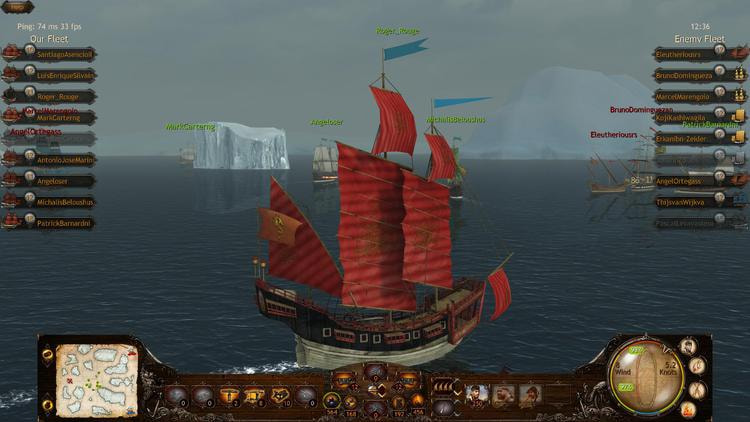Select the first crew officer portrait
Image resolution: width=750 pixels, height=422 pixels.
pos(479,394)
